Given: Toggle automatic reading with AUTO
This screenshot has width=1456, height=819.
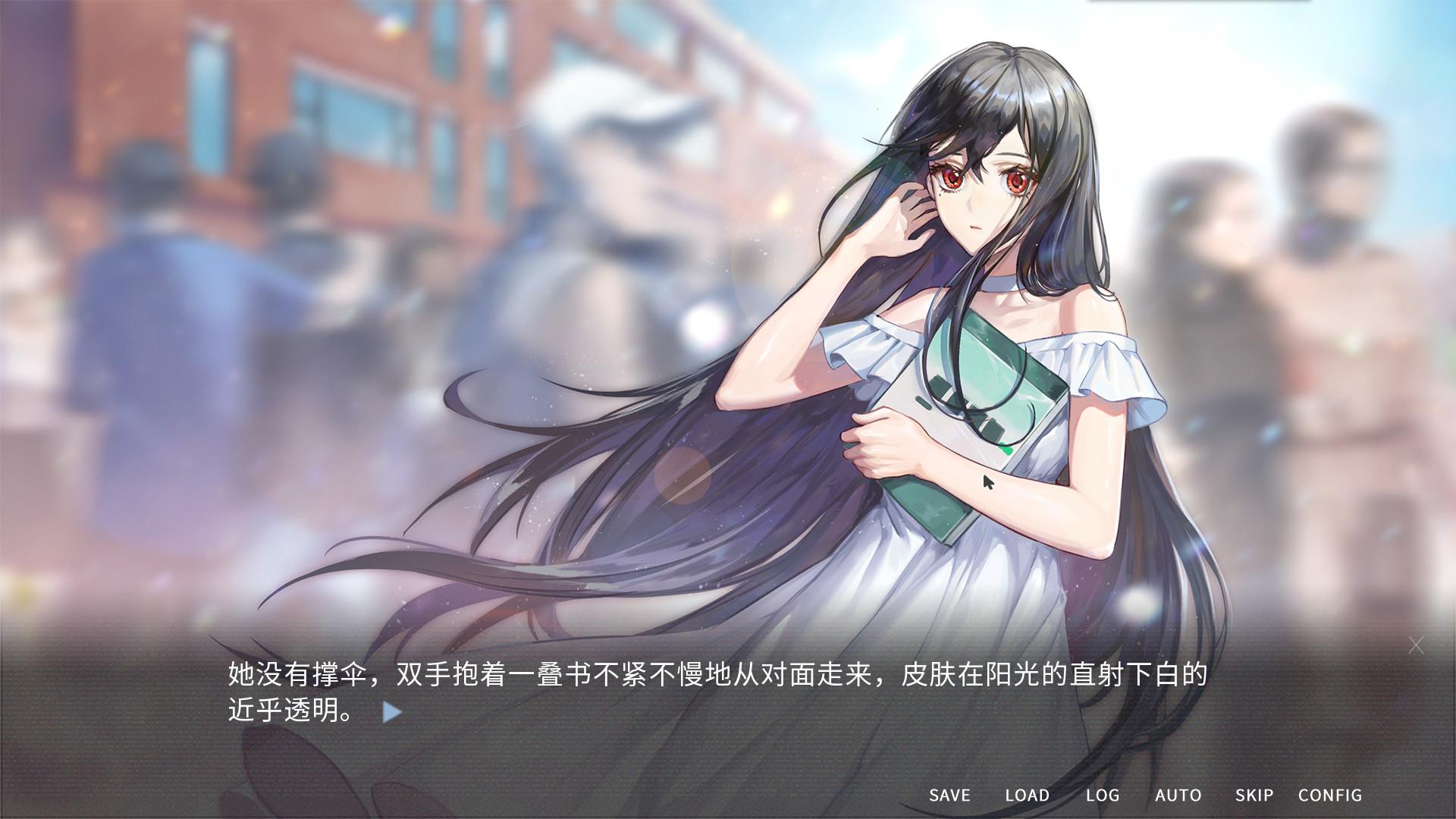Looking at the screenshot, I should coord(1178,795).
